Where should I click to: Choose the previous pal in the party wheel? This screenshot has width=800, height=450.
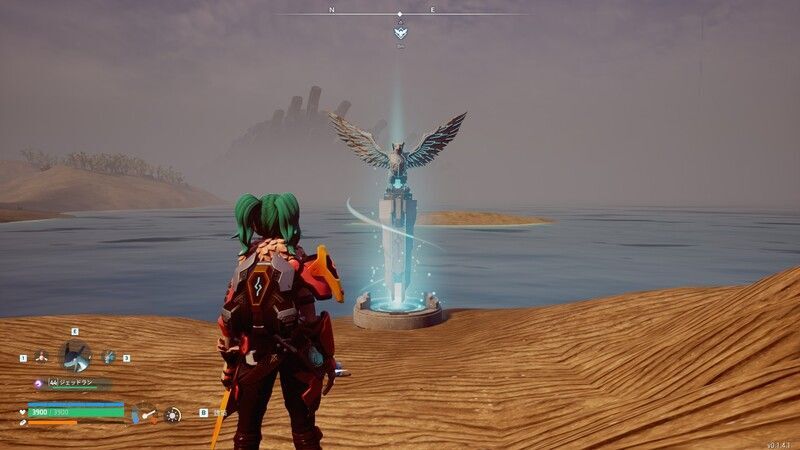[41, 355]
